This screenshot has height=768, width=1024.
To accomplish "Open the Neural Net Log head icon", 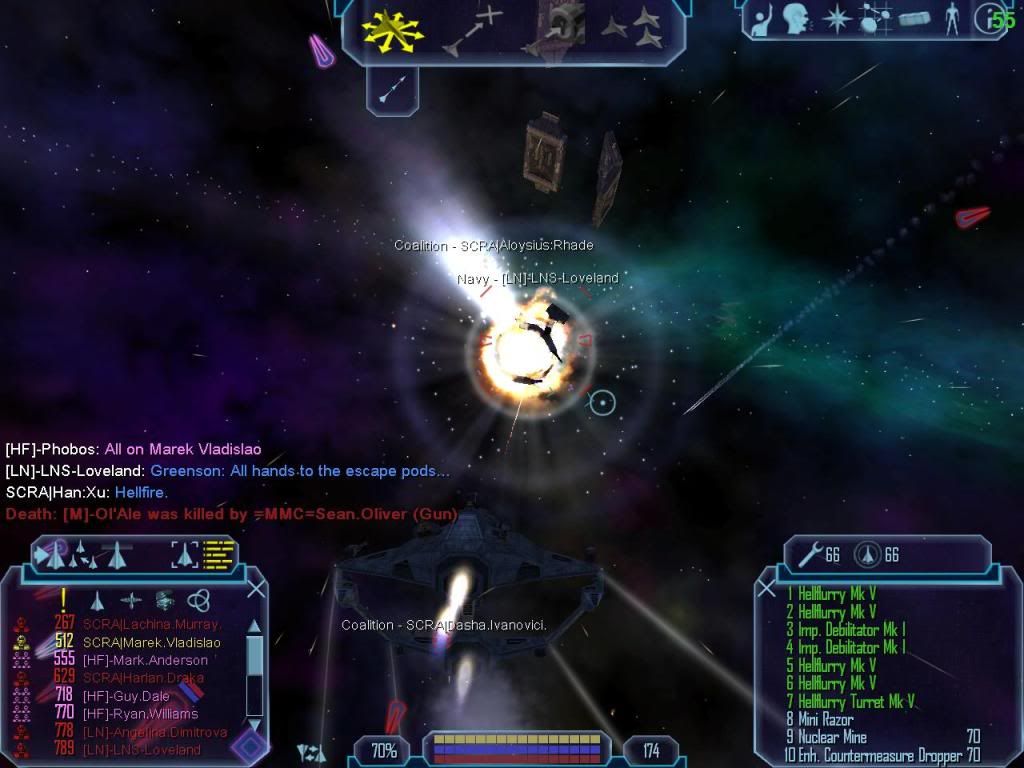I will click(796, 18).
